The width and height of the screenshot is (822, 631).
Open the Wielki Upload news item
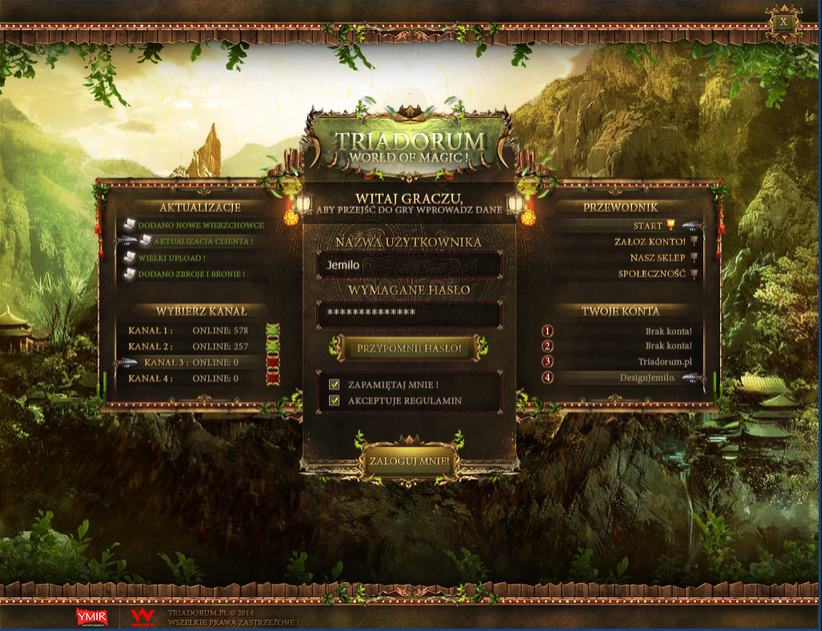coord(171,257)
